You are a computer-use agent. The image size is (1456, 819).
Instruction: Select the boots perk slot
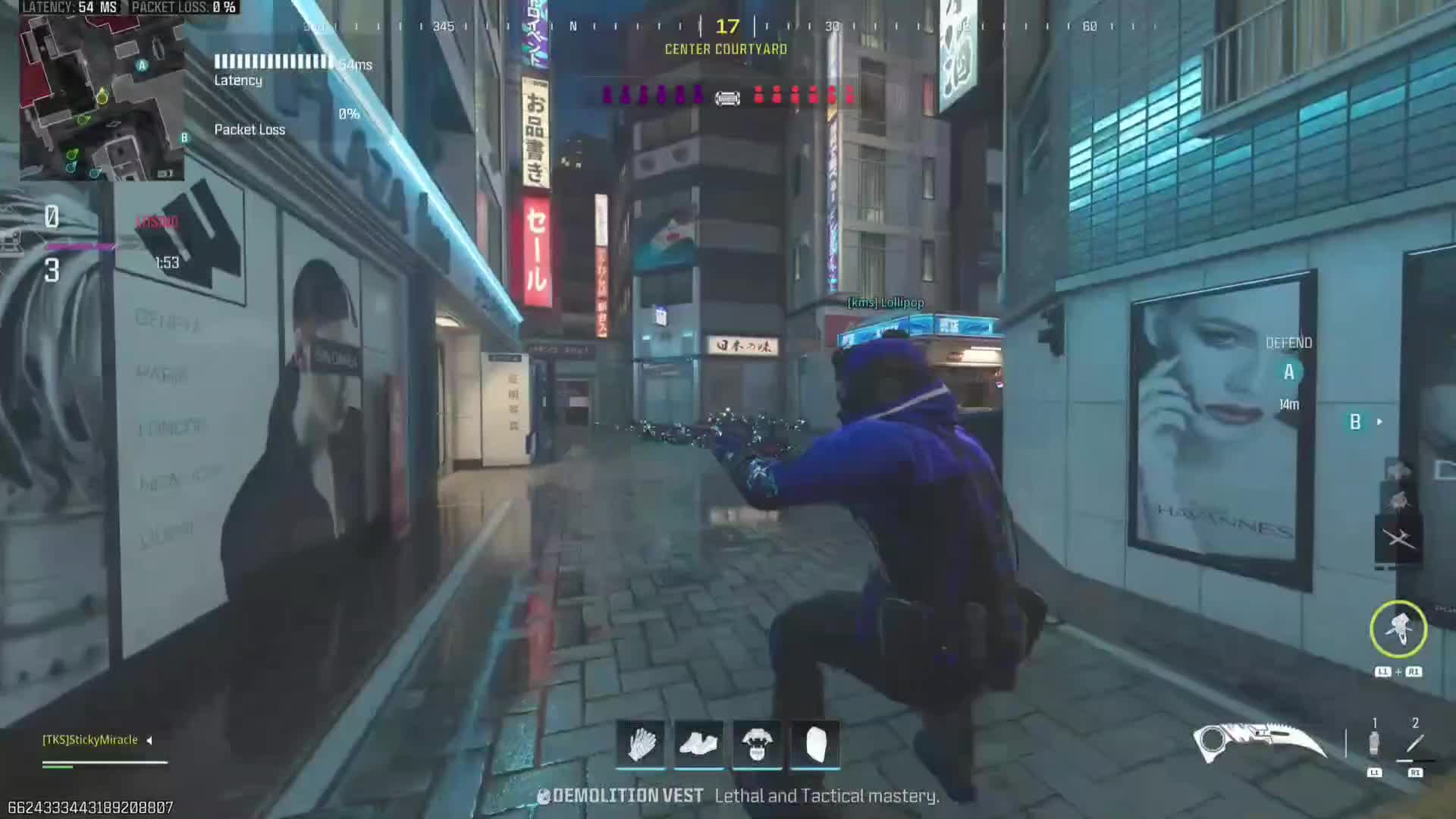point(698,743)
